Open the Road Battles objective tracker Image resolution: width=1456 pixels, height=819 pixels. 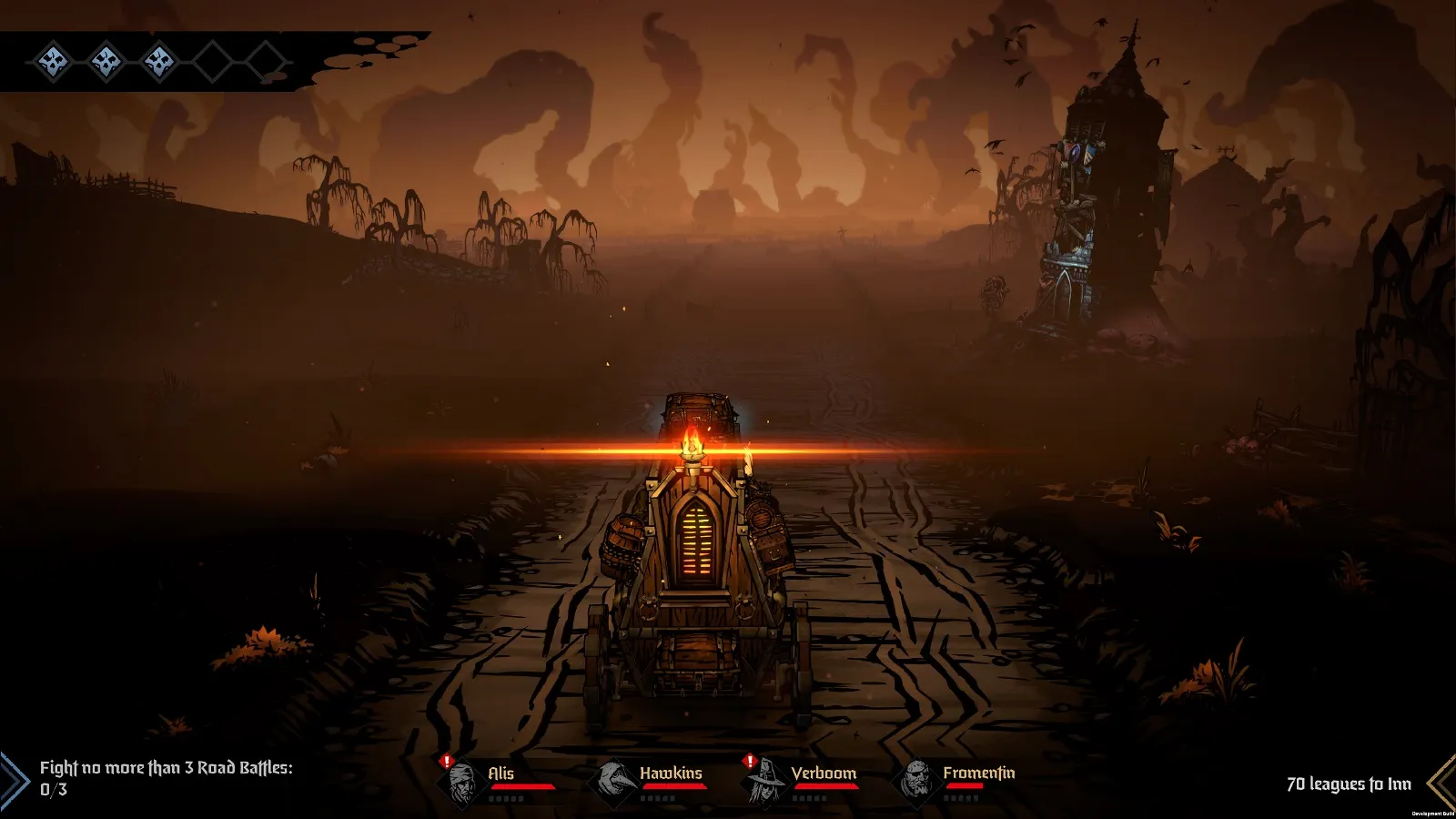tap(166, 778)
